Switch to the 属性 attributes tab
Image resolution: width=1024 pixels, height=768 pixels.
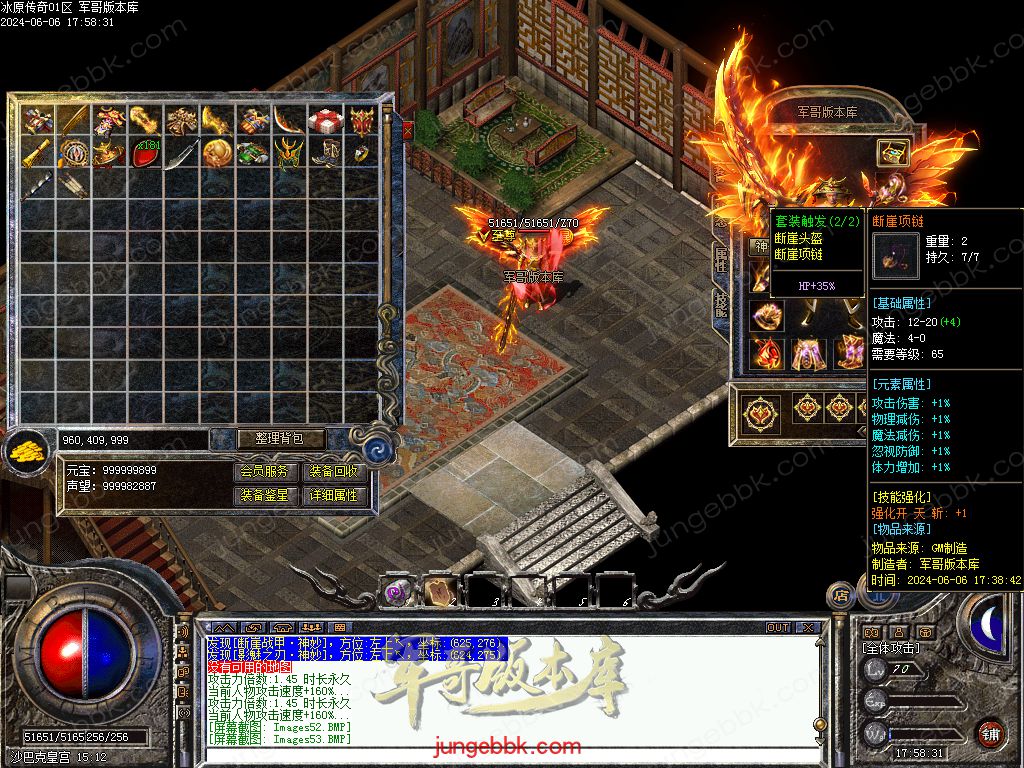pos(720,260)
